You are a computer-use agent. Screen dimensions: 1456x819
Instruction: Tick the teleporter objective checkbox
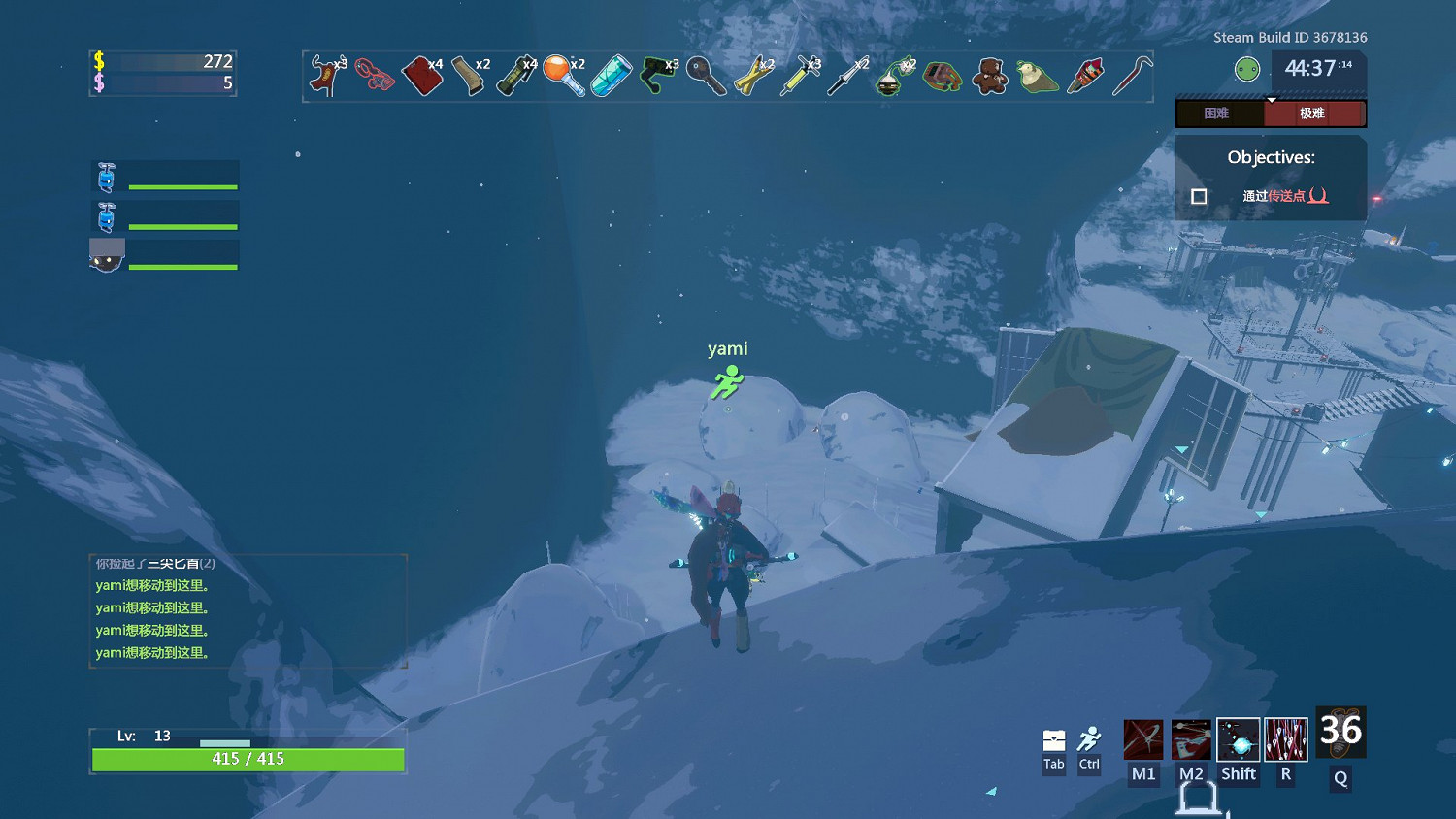(x=1200, y=196)
